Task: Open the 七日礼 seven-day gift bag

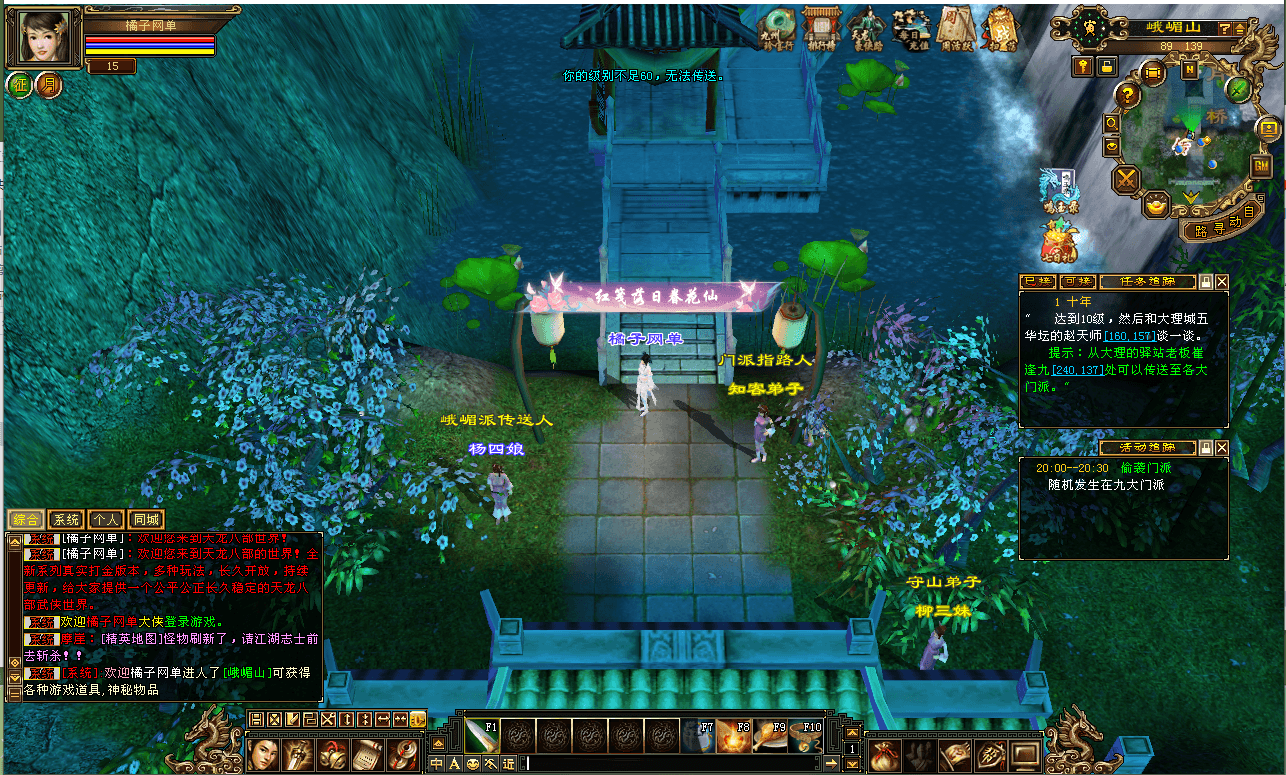Action: [x=1060, y=242]
